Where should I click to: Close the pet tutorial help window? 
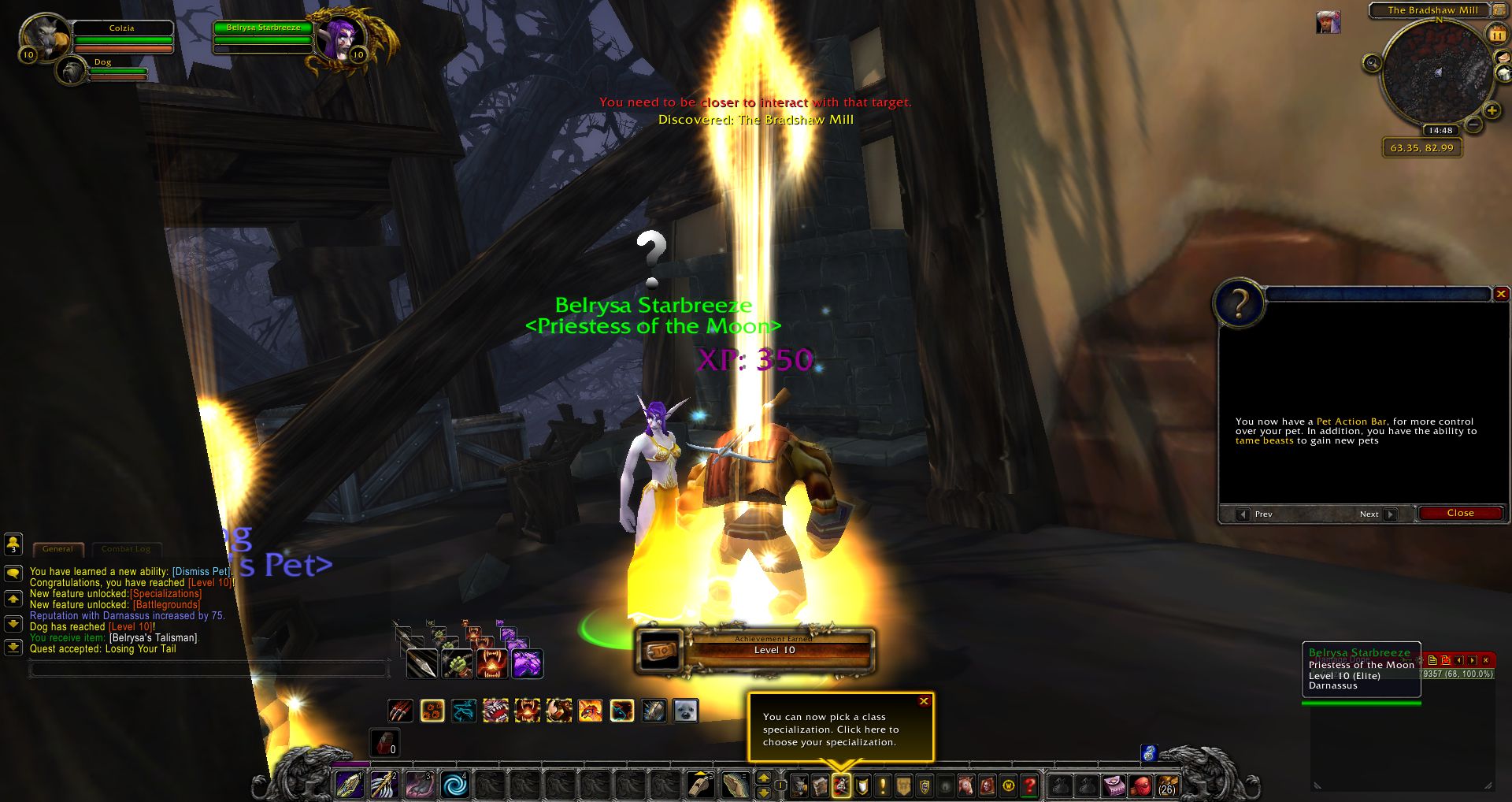pos(1460,513)
